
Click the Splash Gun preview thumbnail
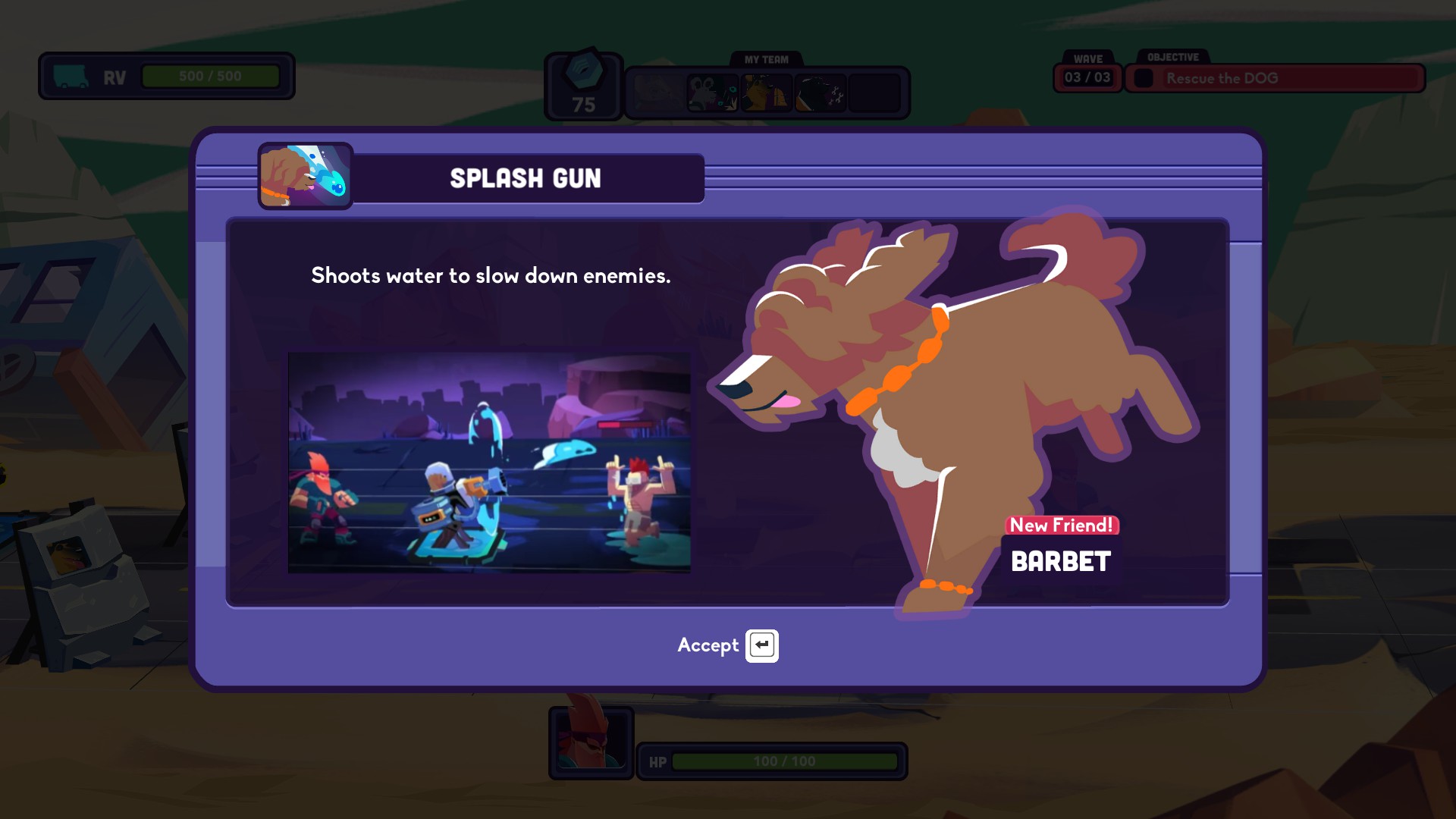[x=489, y=463]
